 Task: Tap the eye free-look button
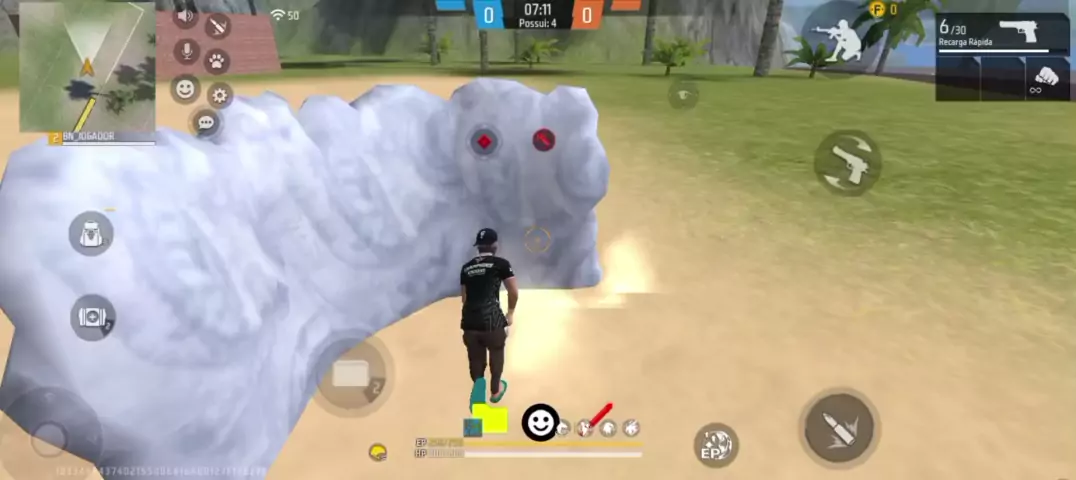click(683, 95)
